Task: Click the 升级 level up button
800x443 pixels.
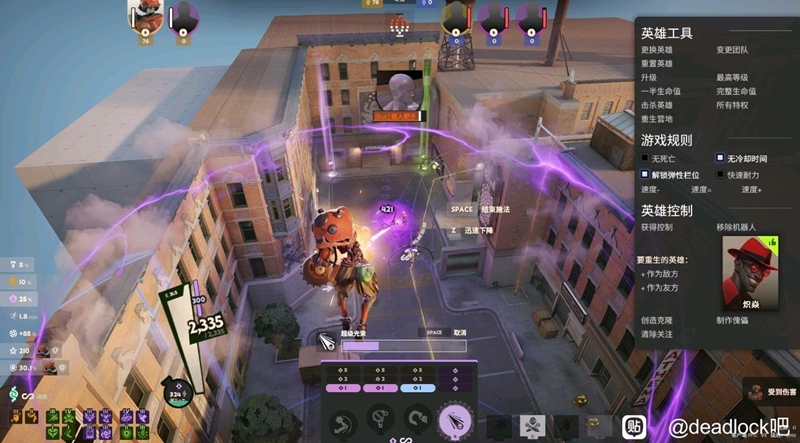Action: (x=649, y=77)
